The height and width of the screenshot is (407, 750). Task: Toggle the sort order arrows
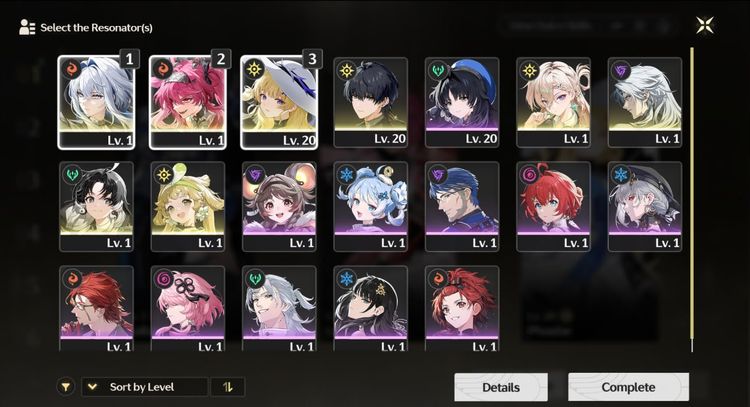[227, 387]
